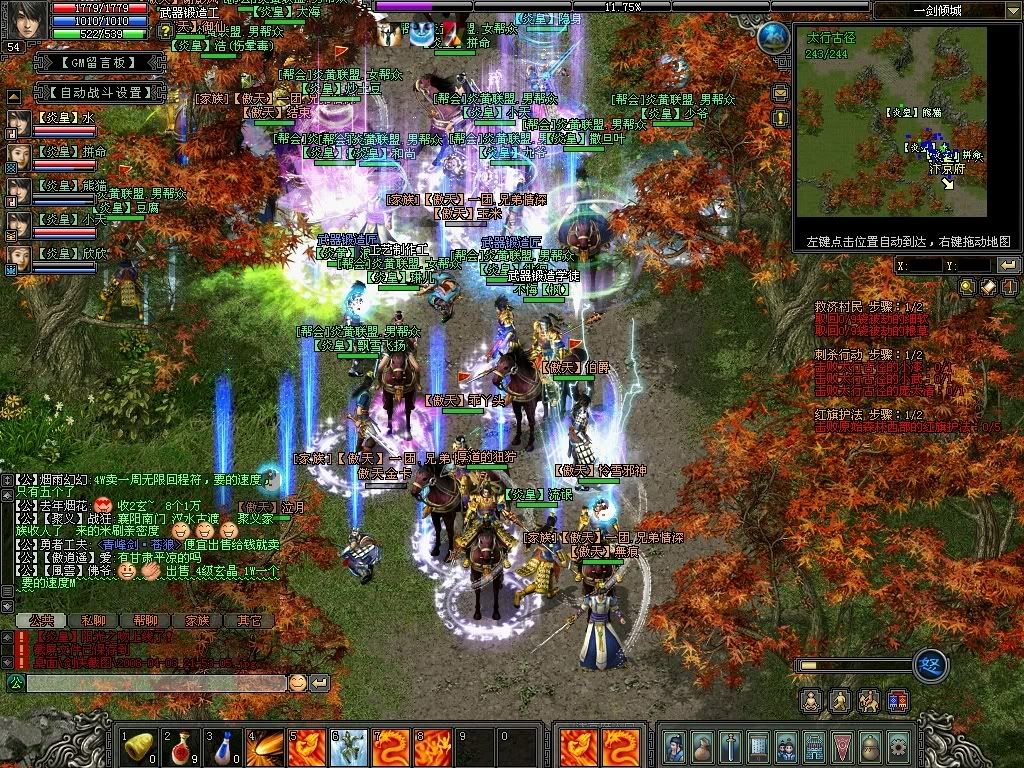This screenshot has height=768, width=1024.
Task: Switch to the 私聊 private chat tab
Action: 93,621
